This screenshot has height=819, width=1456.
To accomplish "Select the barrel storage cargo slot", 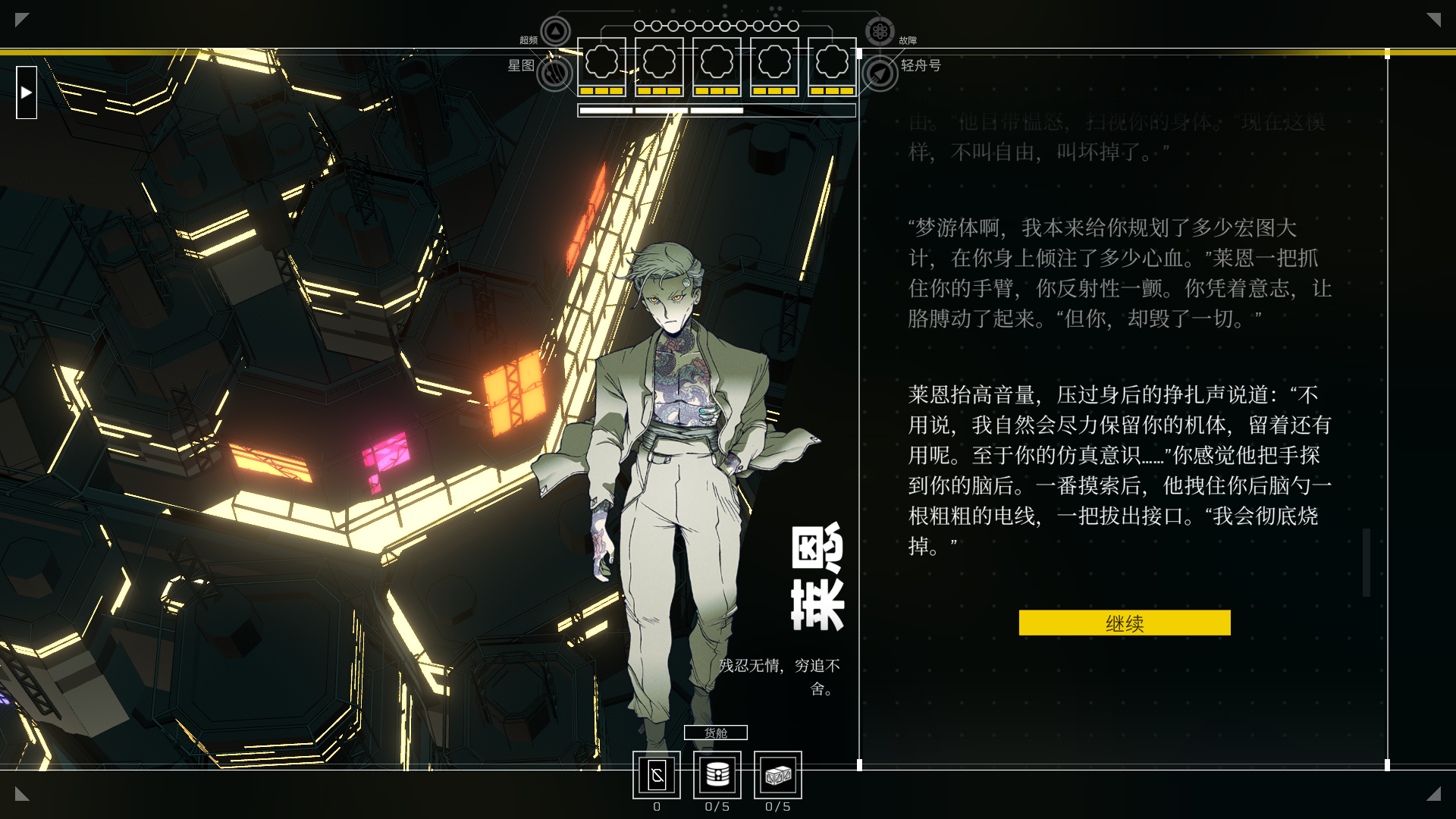I will coord(717,775).
